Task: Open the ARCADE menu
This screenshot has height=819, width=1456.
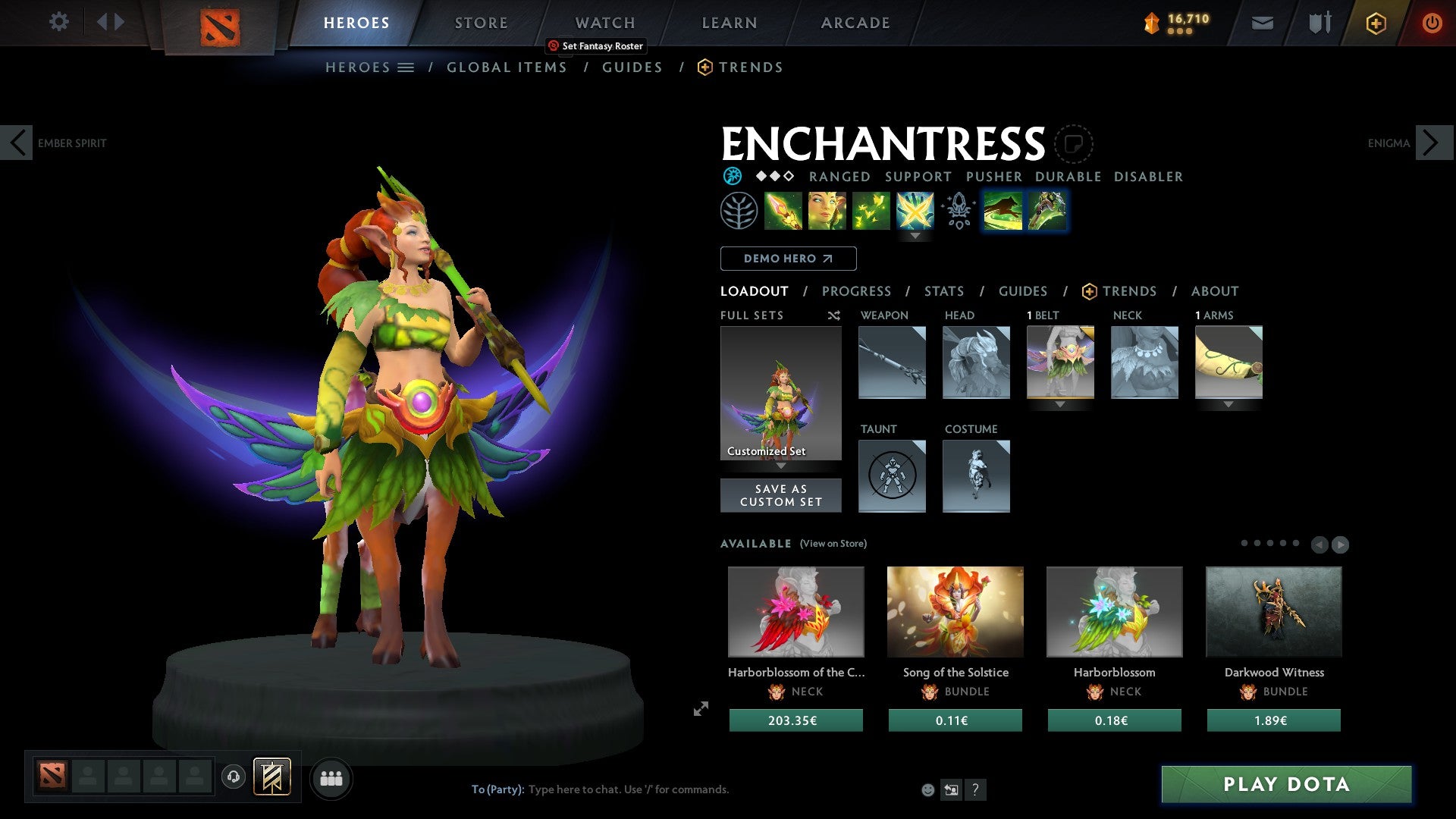Action: [x=855, y=23]
